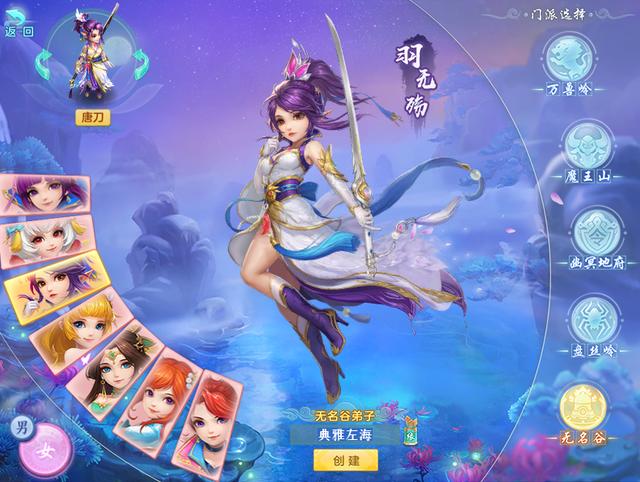
Task: Go back using the 返回 button
Action: coord(18,31)
